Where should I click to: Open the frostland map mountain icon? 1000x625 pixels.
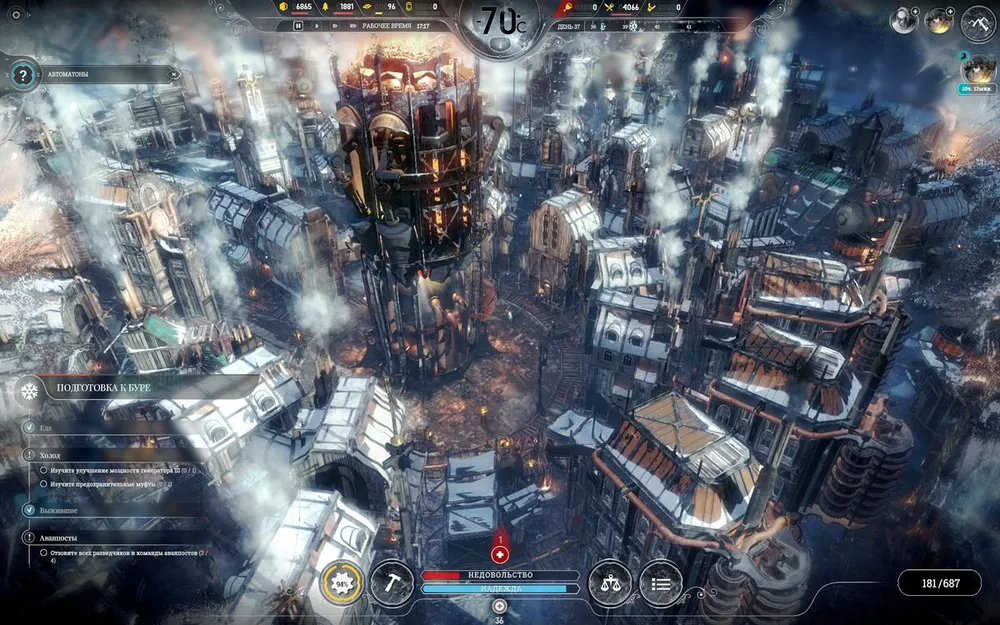[978, 21]
